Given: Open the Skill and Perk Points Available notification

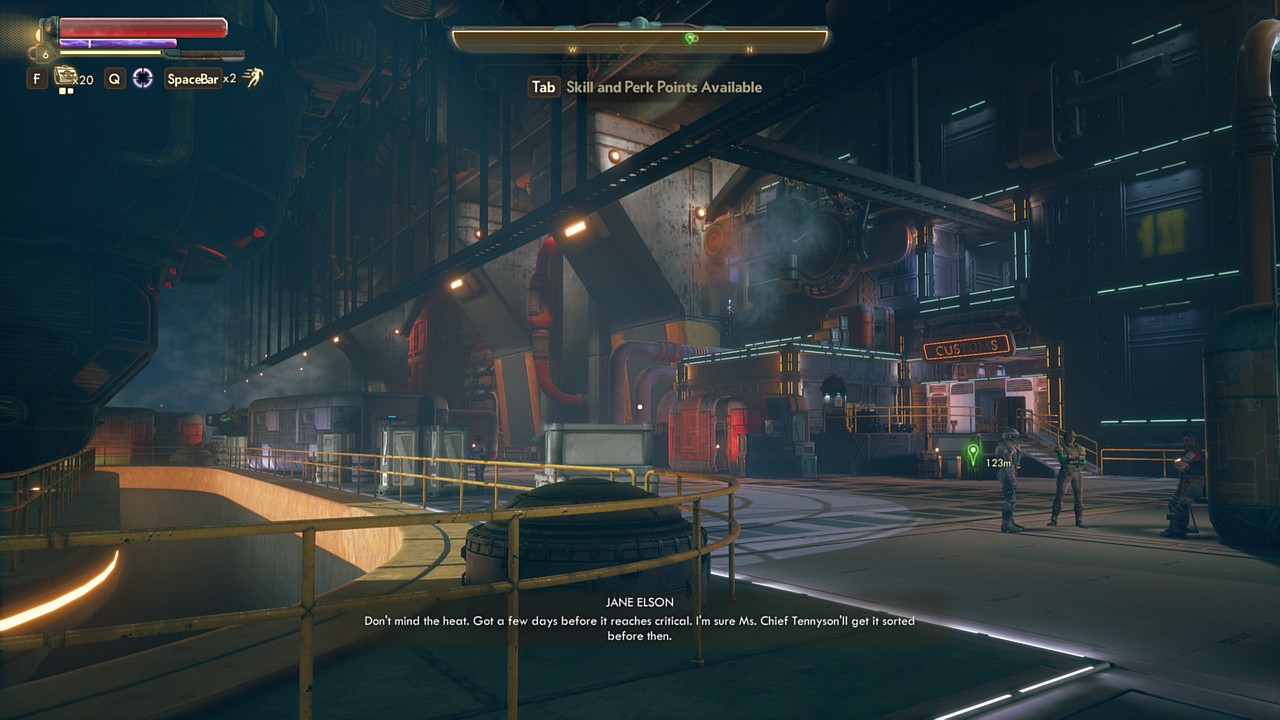Looking at the screenshot, I should pyautogui.click(x=645, y=87).
